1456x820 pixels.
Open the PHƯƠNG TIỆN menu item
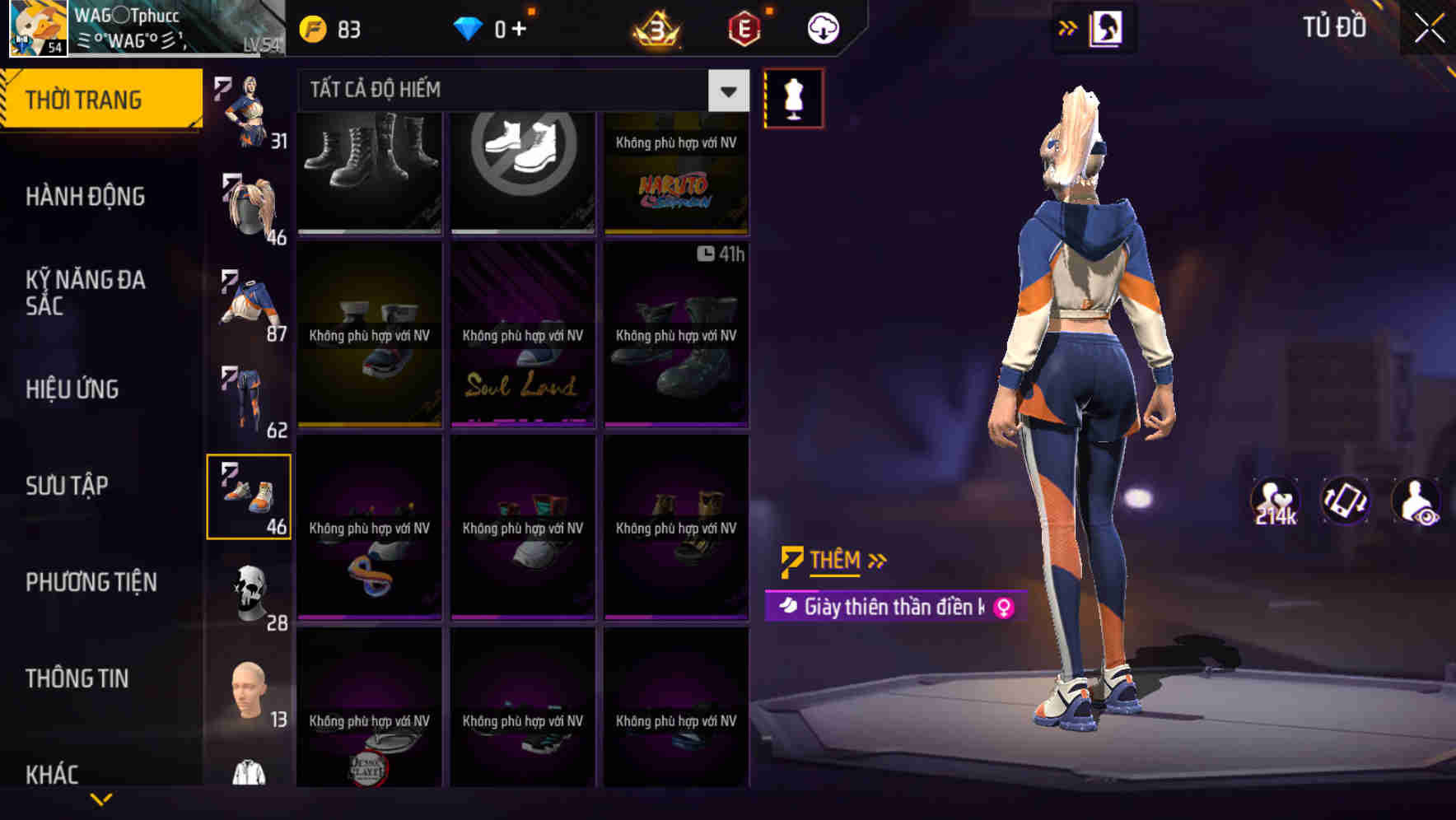[91, 582]
